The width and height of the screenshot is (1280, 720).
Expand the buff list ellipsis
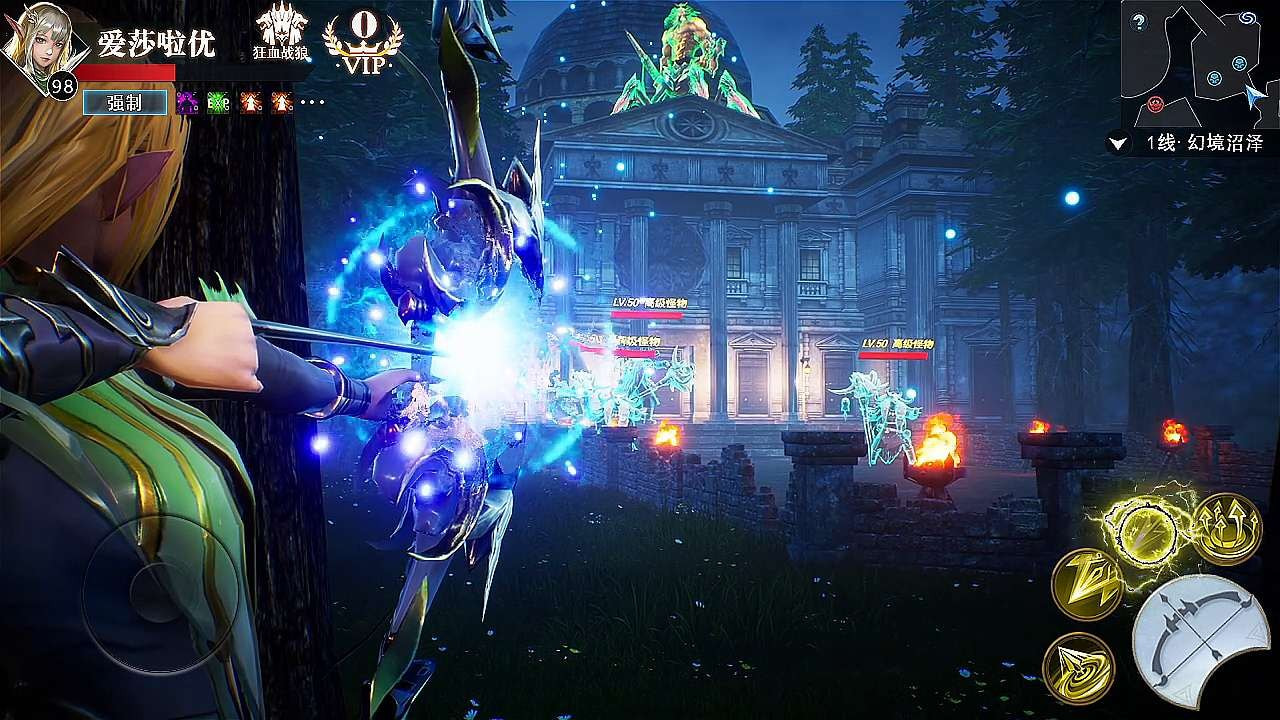pyautogui.click(x=312, y=102)
